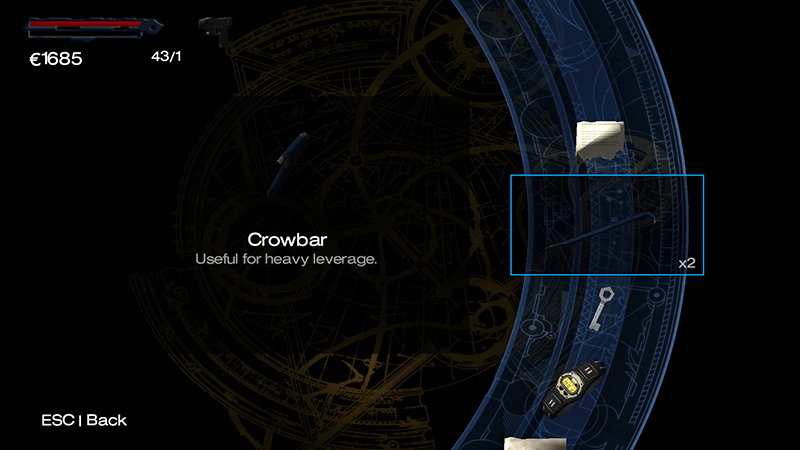Select the crowbar in the inventory ring
This screenshot has width=800, height=450.
[607, 225]
